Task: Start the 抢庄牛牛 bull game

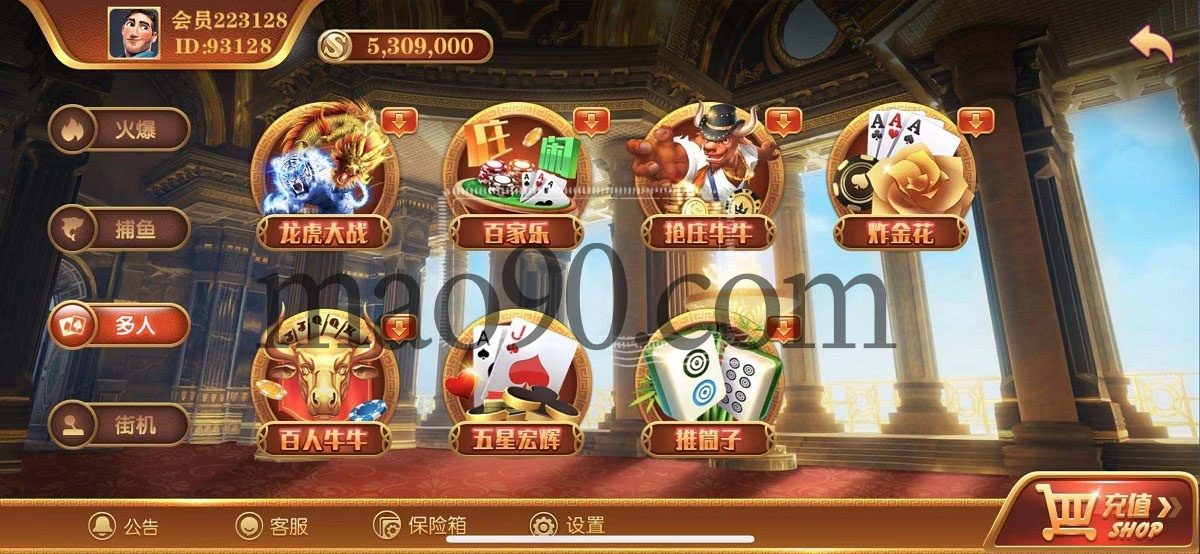Action: tap(703, 180)
